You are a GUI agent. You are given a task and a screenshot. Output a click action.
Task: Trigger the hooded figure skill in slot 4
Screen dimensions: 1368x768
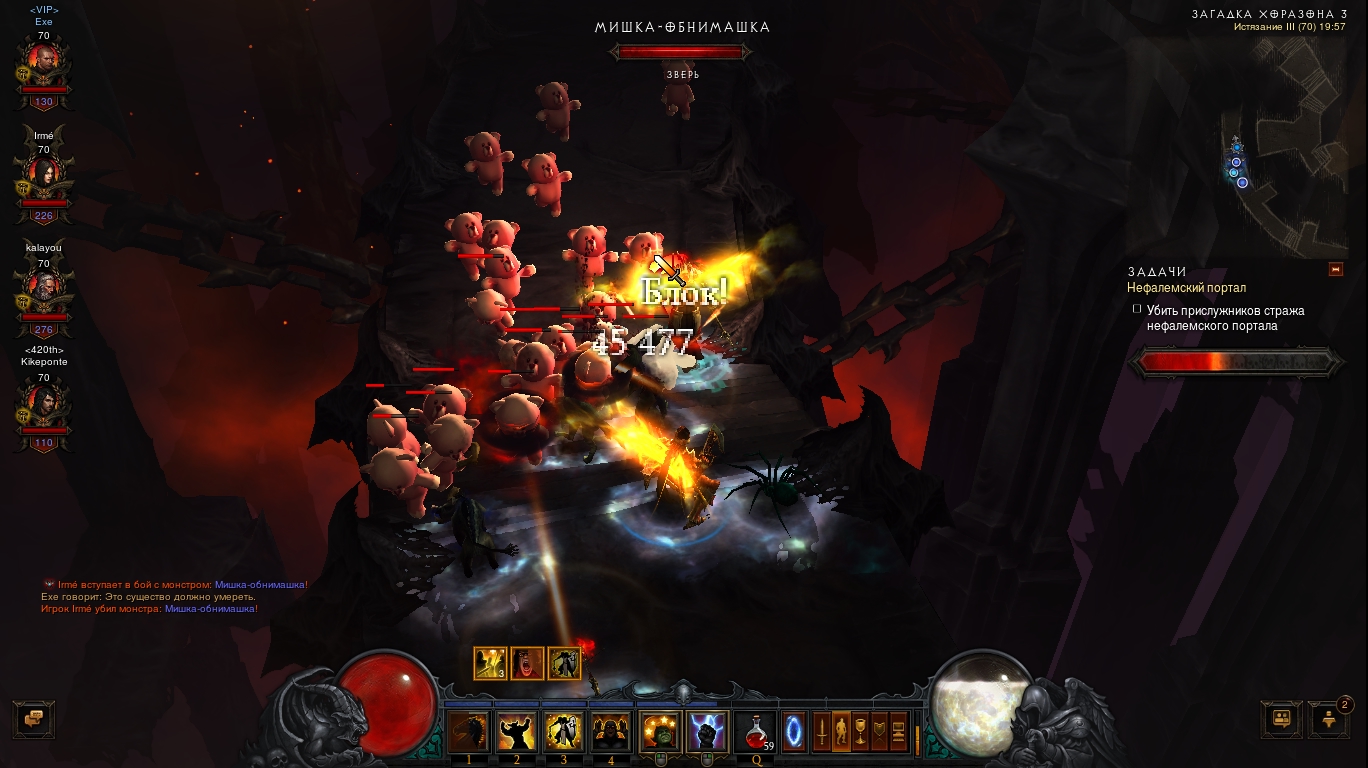click(611, 732)
